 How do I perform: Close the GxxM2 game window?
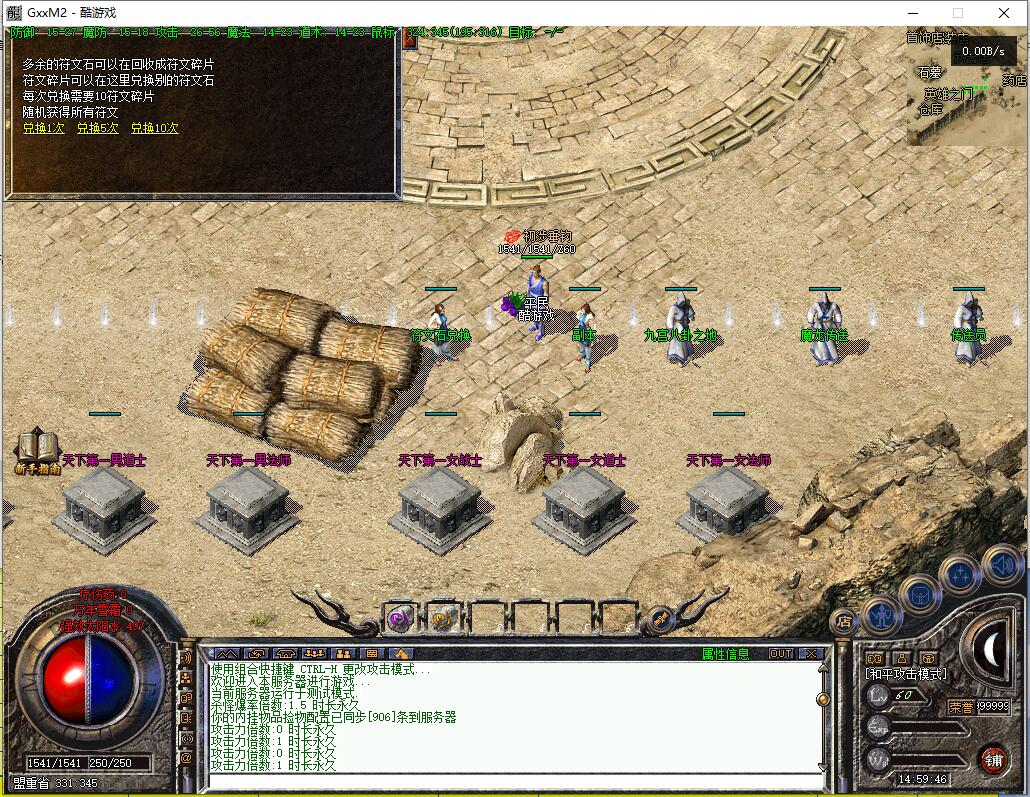tap(1005, 13)
